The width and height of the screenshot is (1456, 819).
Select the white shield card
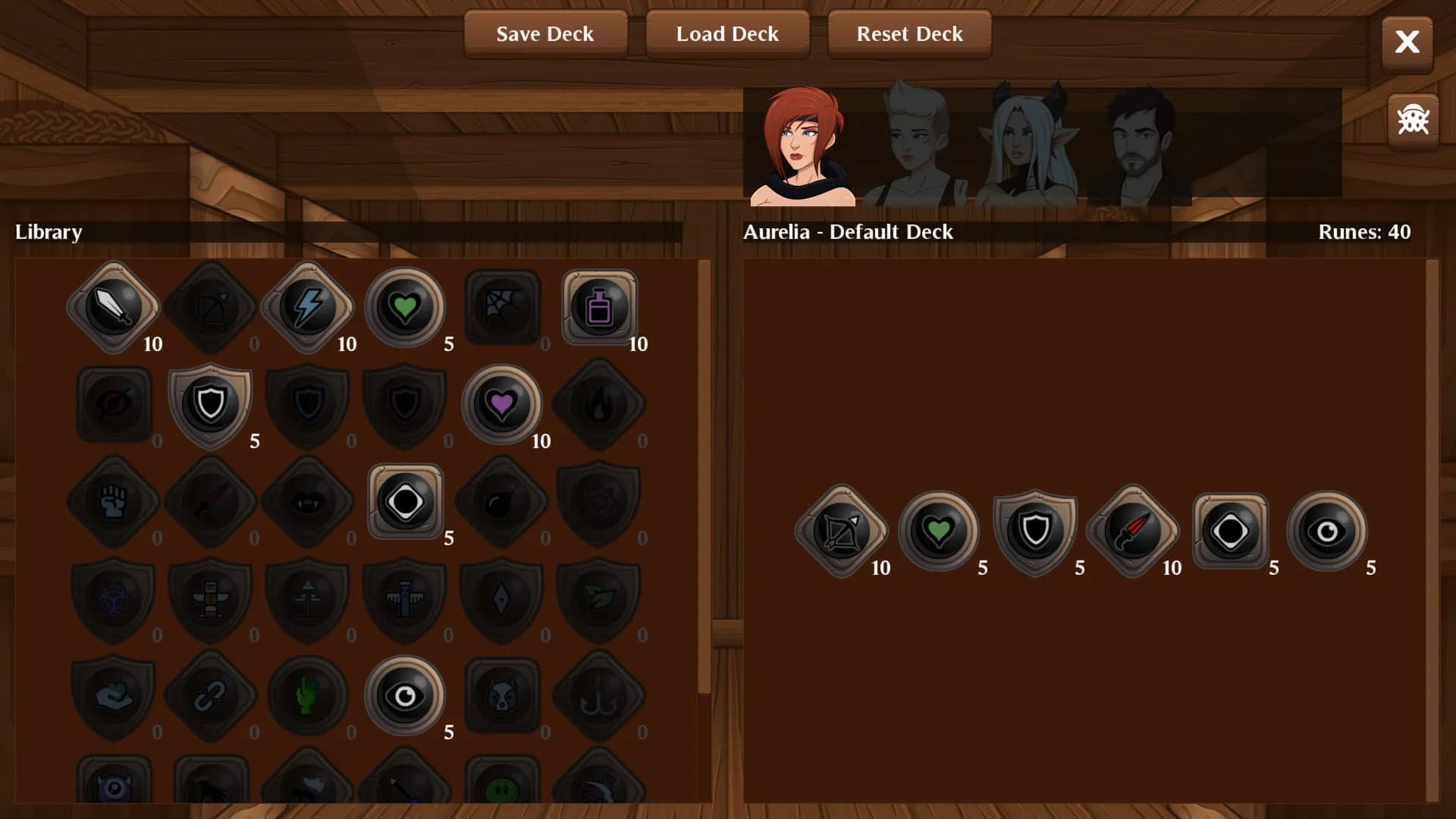[x=211, y=404]
